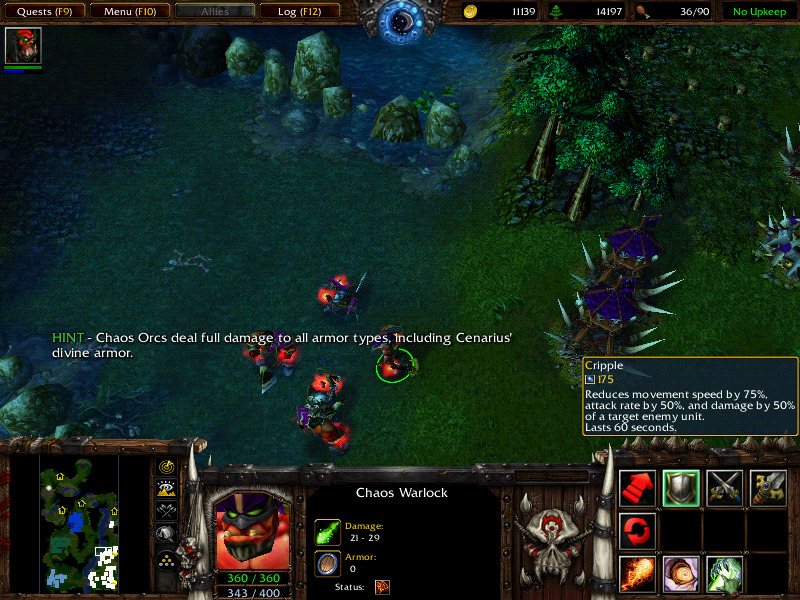
Task: Cast the spiral Unholy Frenzy ability
Action: [680, 575]
